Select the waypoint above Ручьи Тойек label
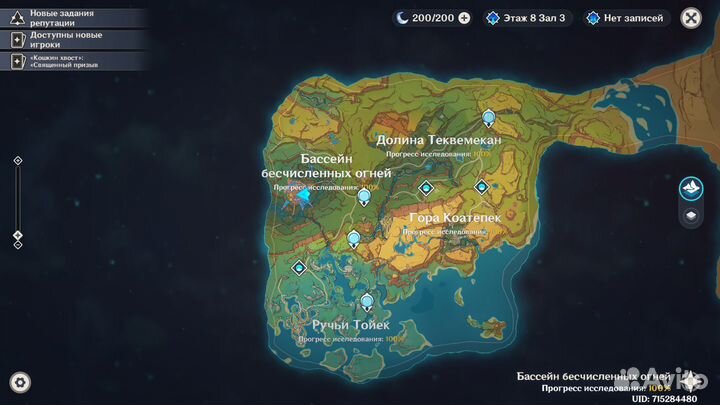720x405 pixels. pyautogui.click(x=367, y=300)
